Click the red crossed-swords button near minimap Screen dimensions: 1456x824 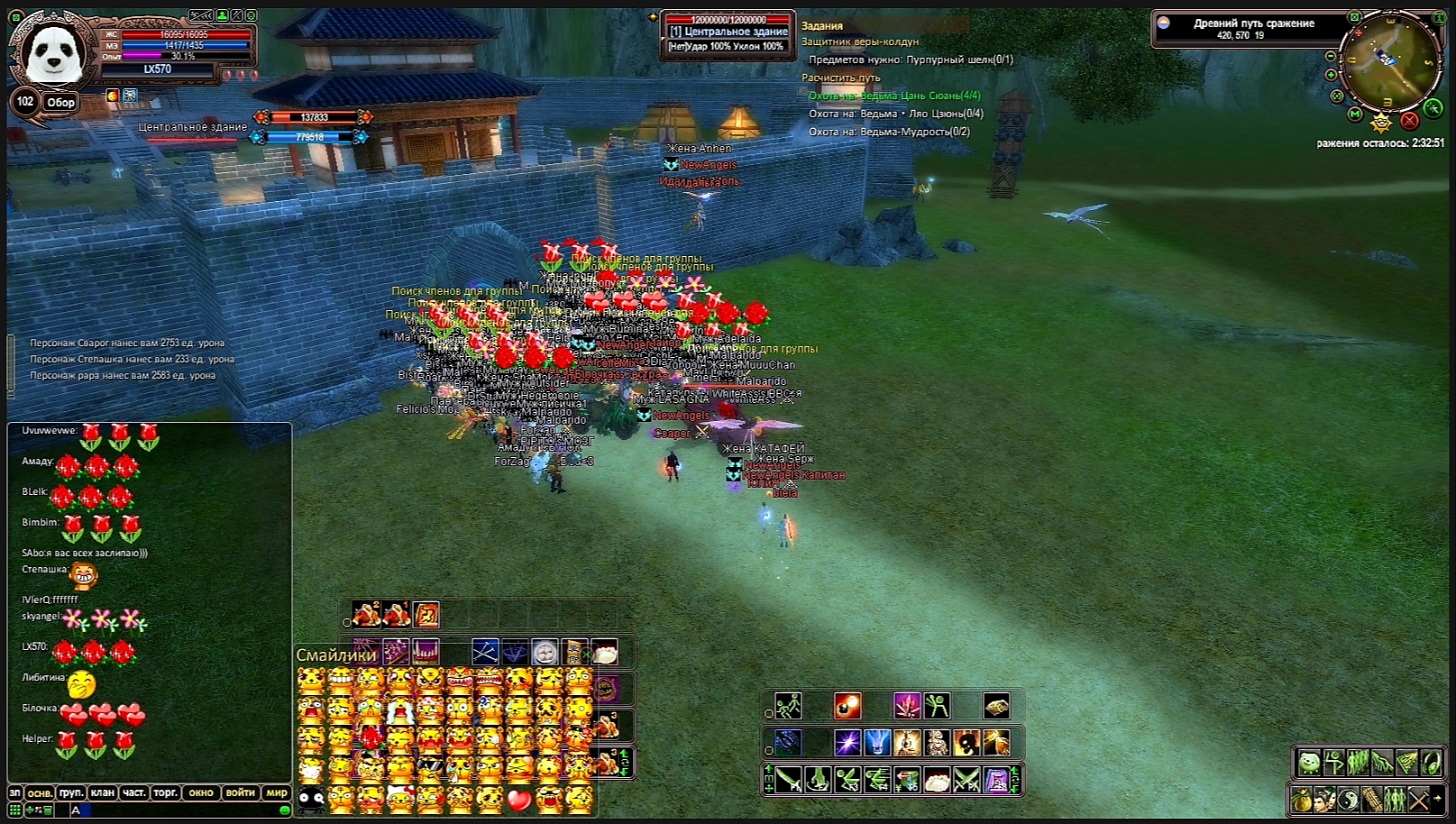pyautogui.click(x=1410, y=120)
